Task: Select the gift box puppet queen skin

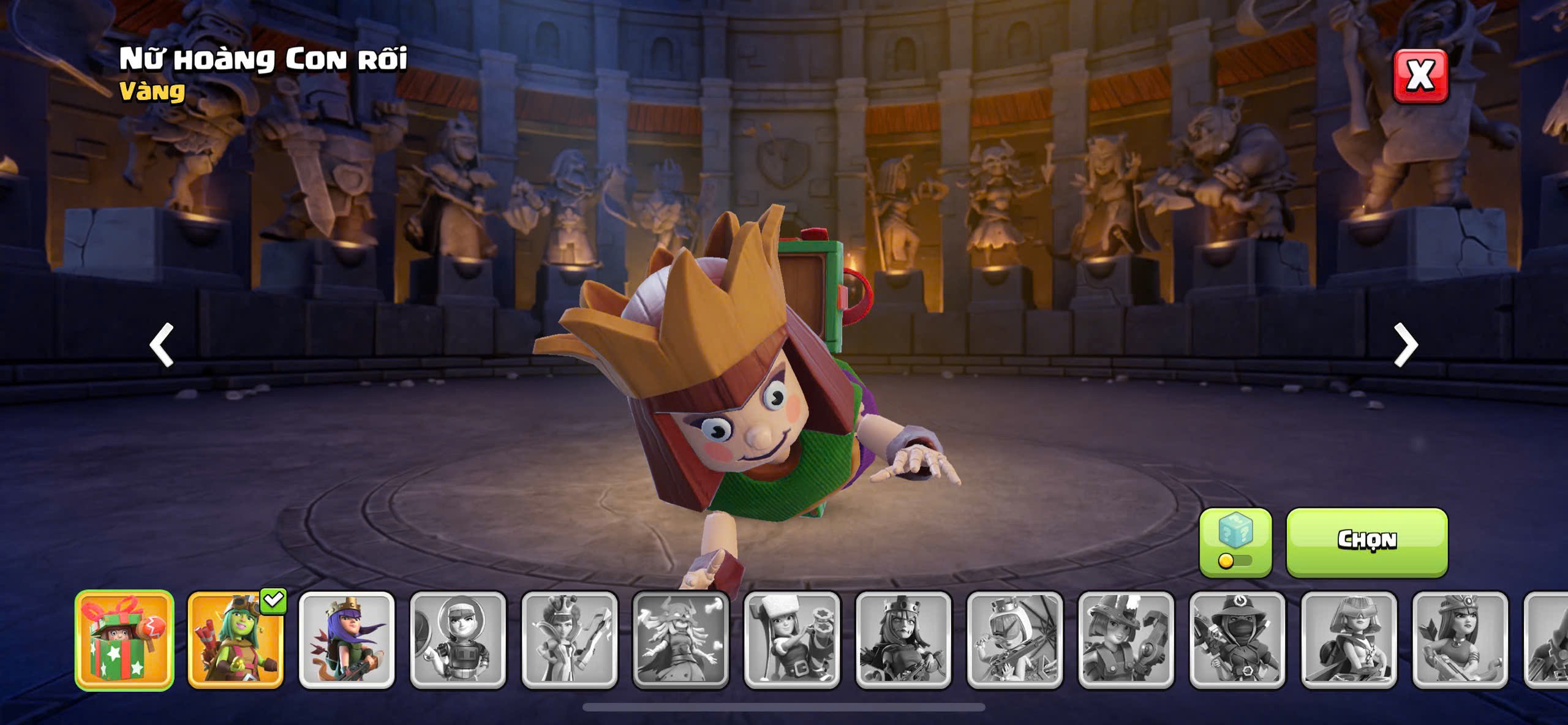Action: coord(124,640)
